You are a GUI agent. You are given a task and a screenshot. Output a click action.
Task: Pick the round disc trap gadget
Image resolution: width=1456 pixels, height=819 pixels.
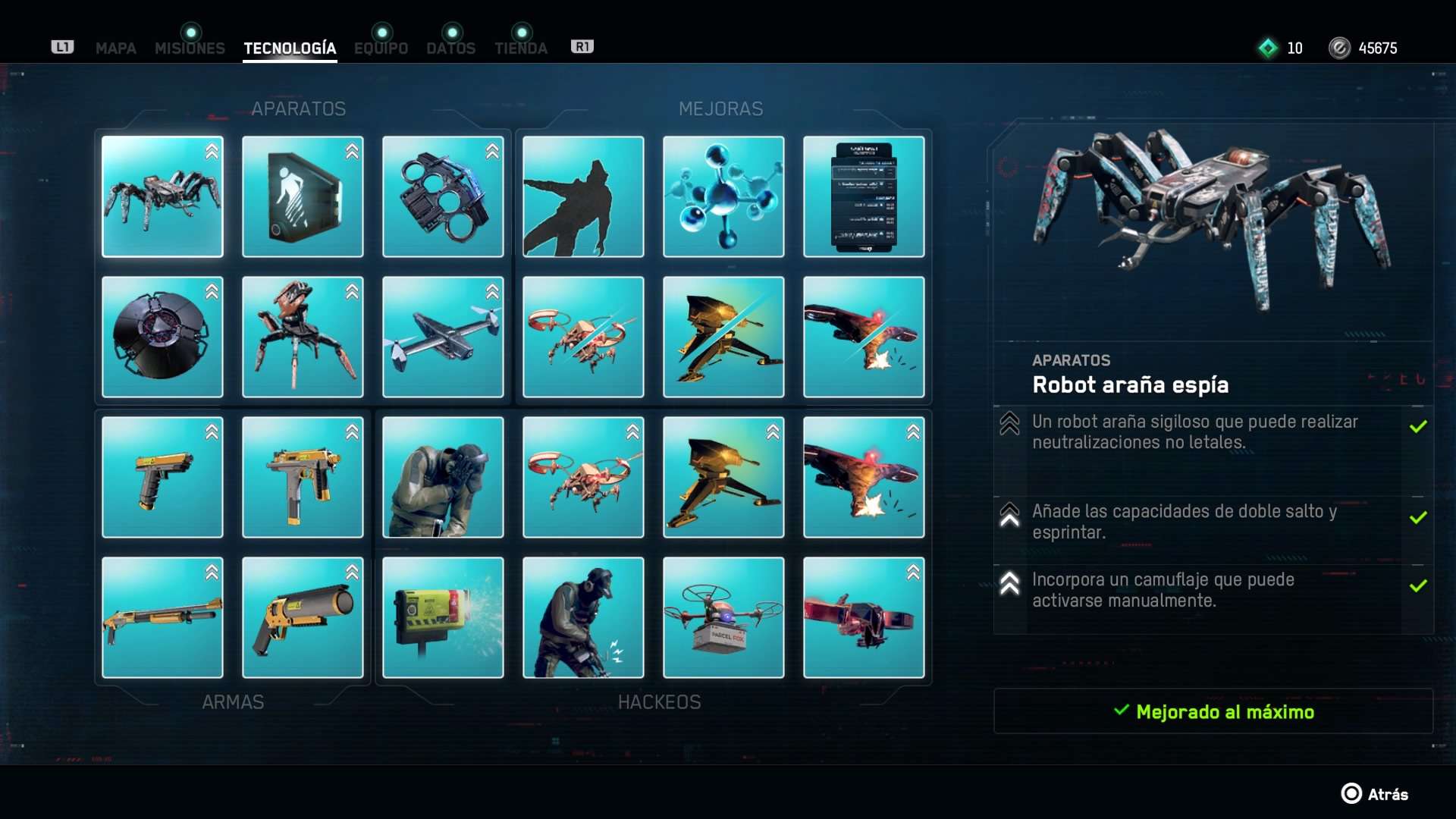pos(162,337)
